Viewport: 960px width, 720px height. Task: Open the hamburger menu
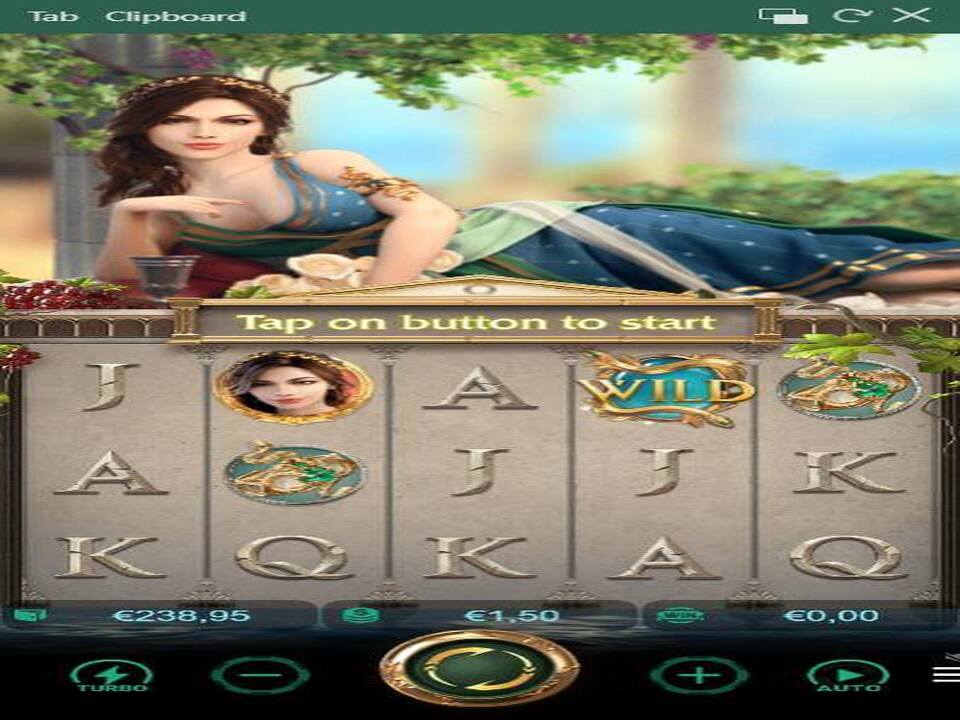tap(946, 674)
